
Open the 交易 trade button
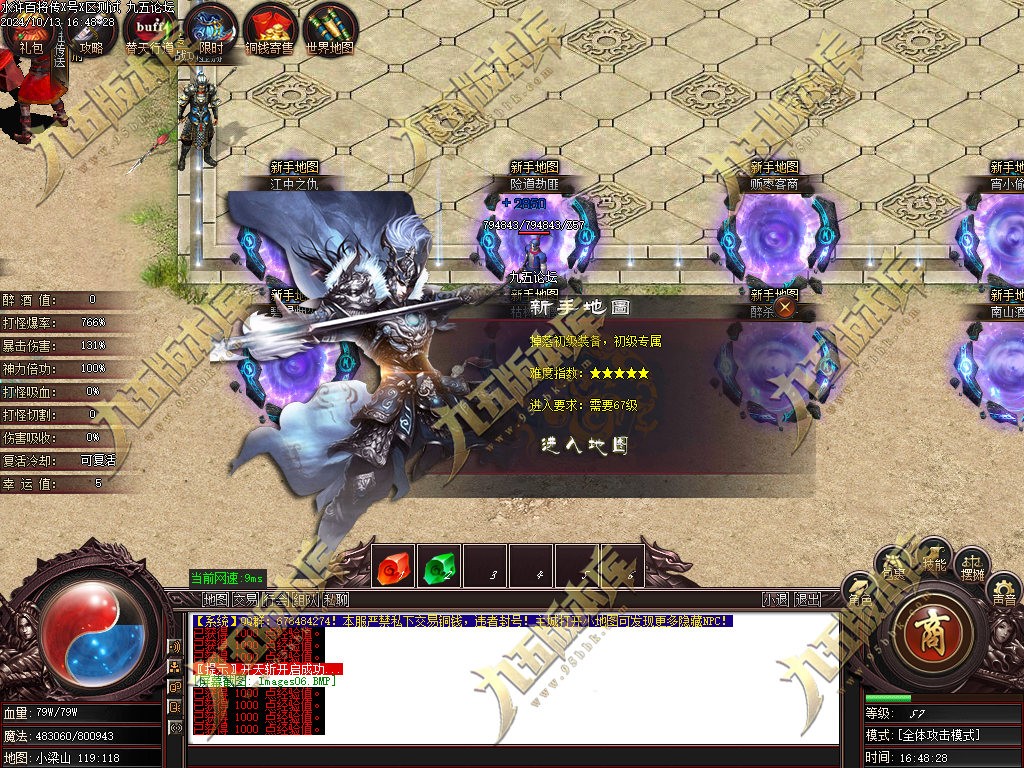(x=245, y=600)
